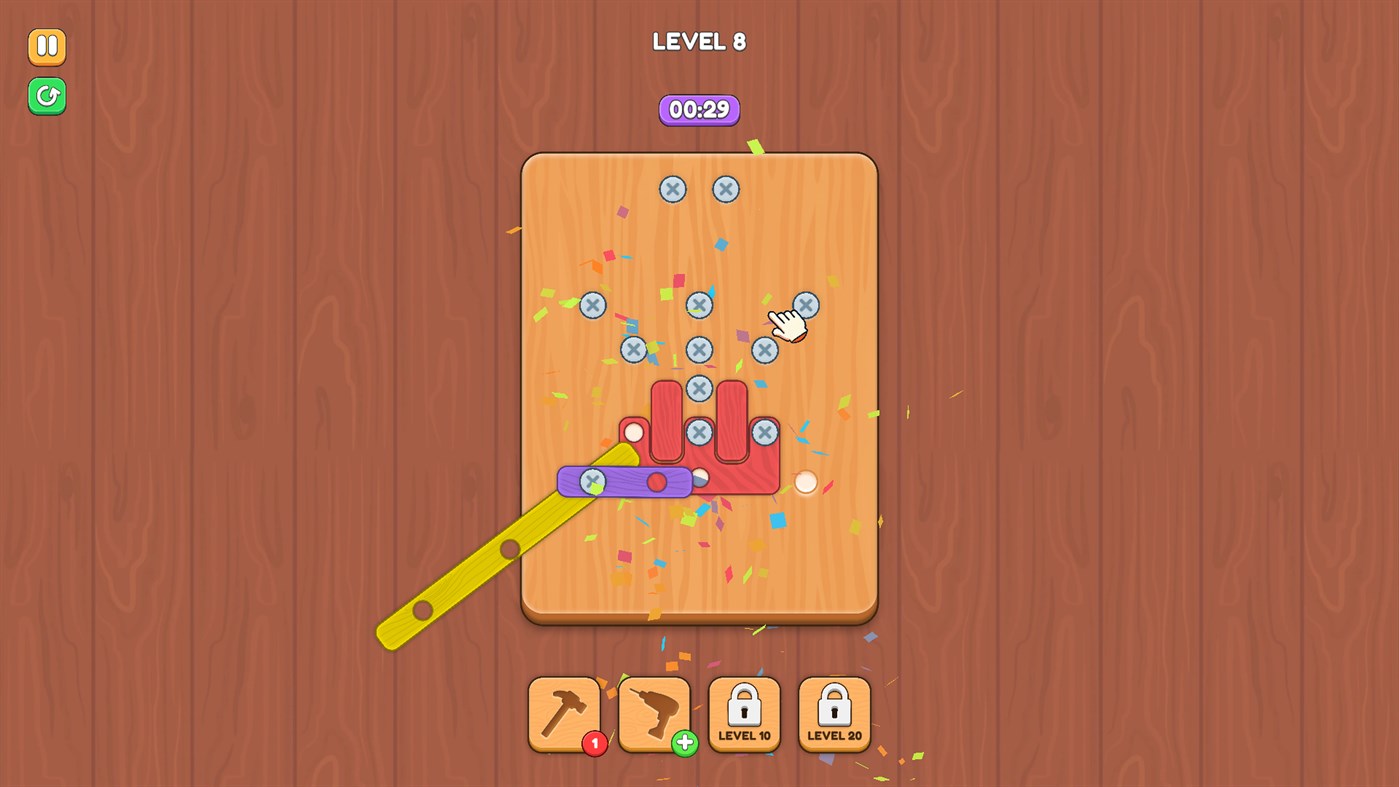Click the green plus badge on the drill
The height and width of the screenshot is (787, 1399).
685,744
